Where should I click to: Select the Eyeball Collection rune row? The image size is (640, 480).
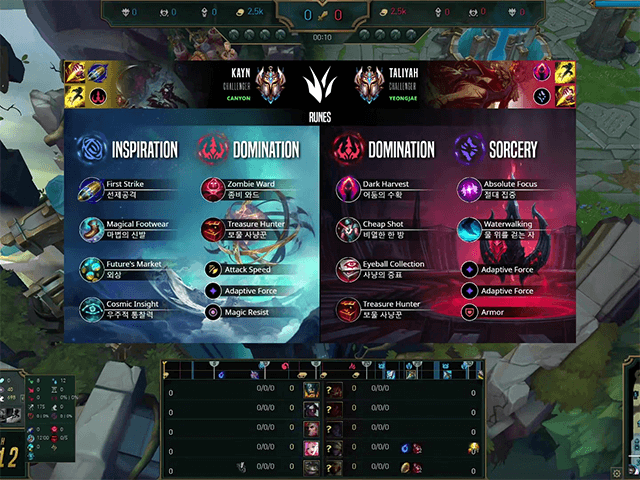[x=385, y=270]
